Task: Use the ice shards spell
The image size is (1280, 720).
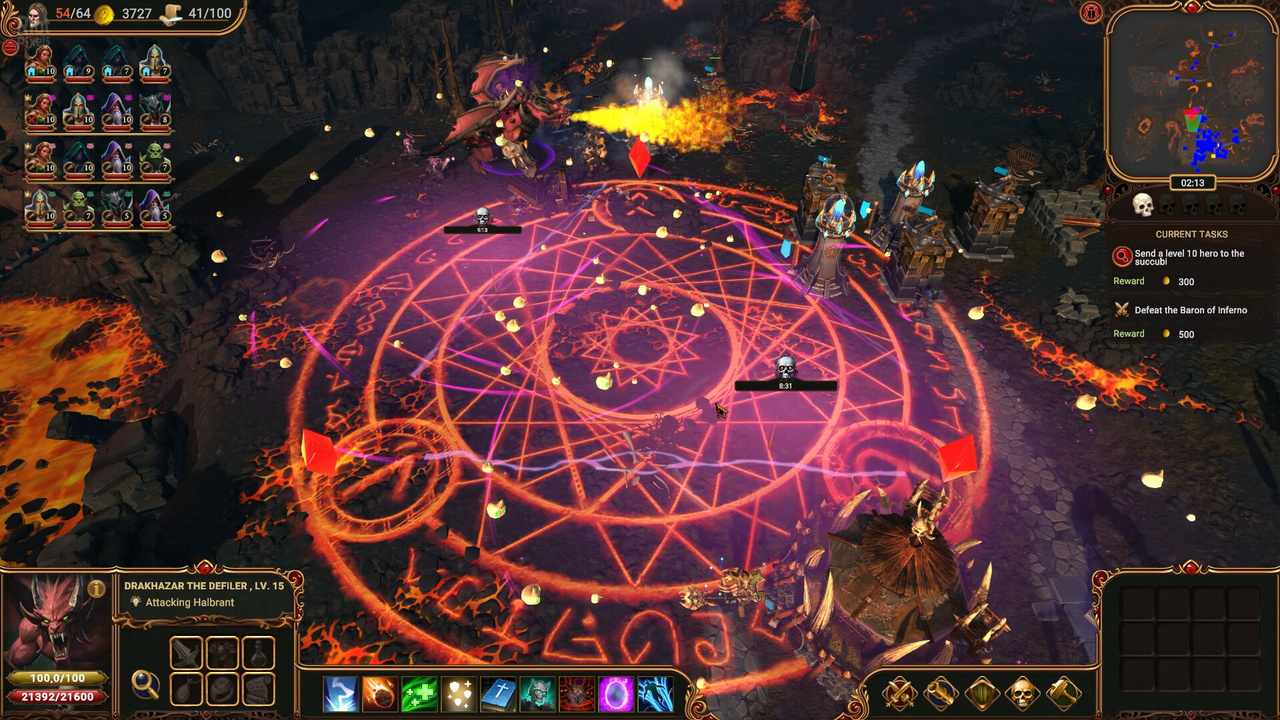Action: click(656, 694)
